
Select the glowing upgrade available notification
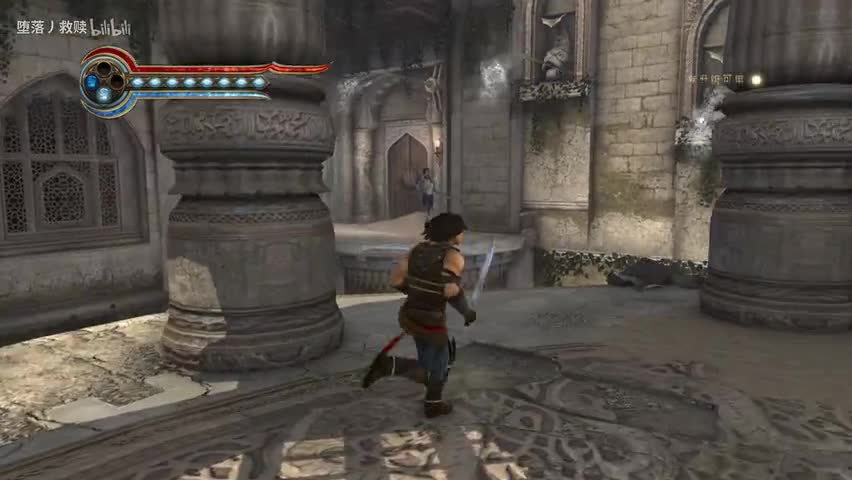tap(724, 79)
